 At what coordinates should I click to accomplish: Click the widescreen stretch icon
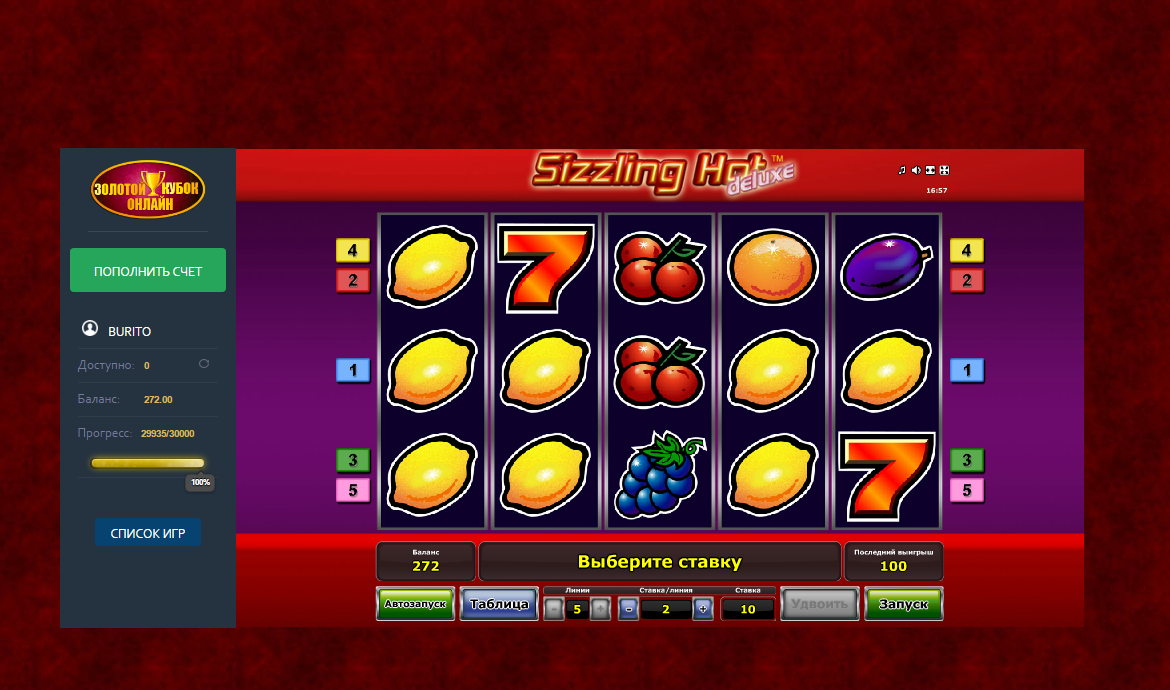pyautogui.click(x=930, y=170)
